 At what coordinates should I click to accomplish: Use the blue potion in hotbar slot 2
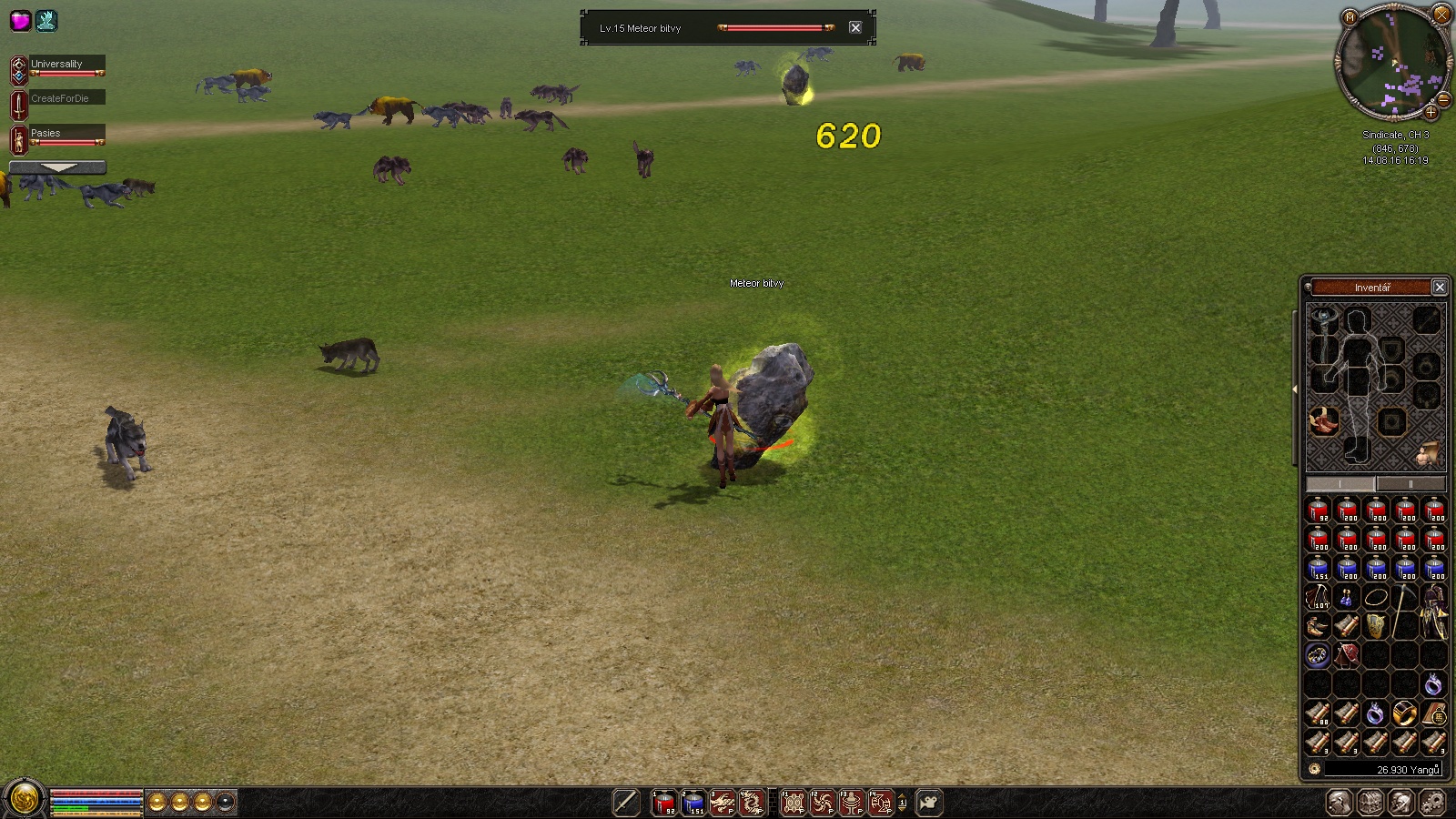(x=693, y=803)
